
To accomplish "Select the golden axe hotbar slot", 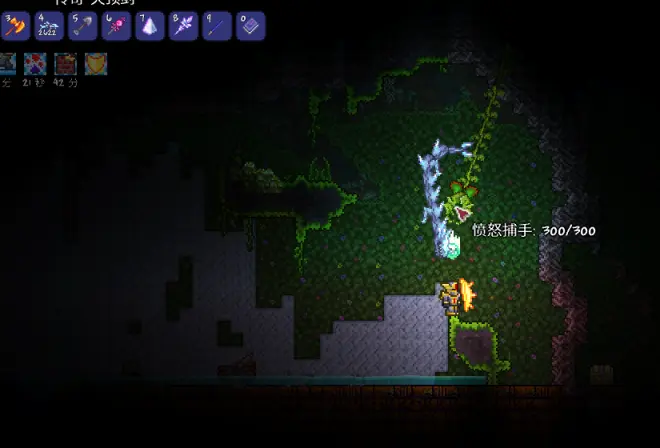I will coord(14,26).
